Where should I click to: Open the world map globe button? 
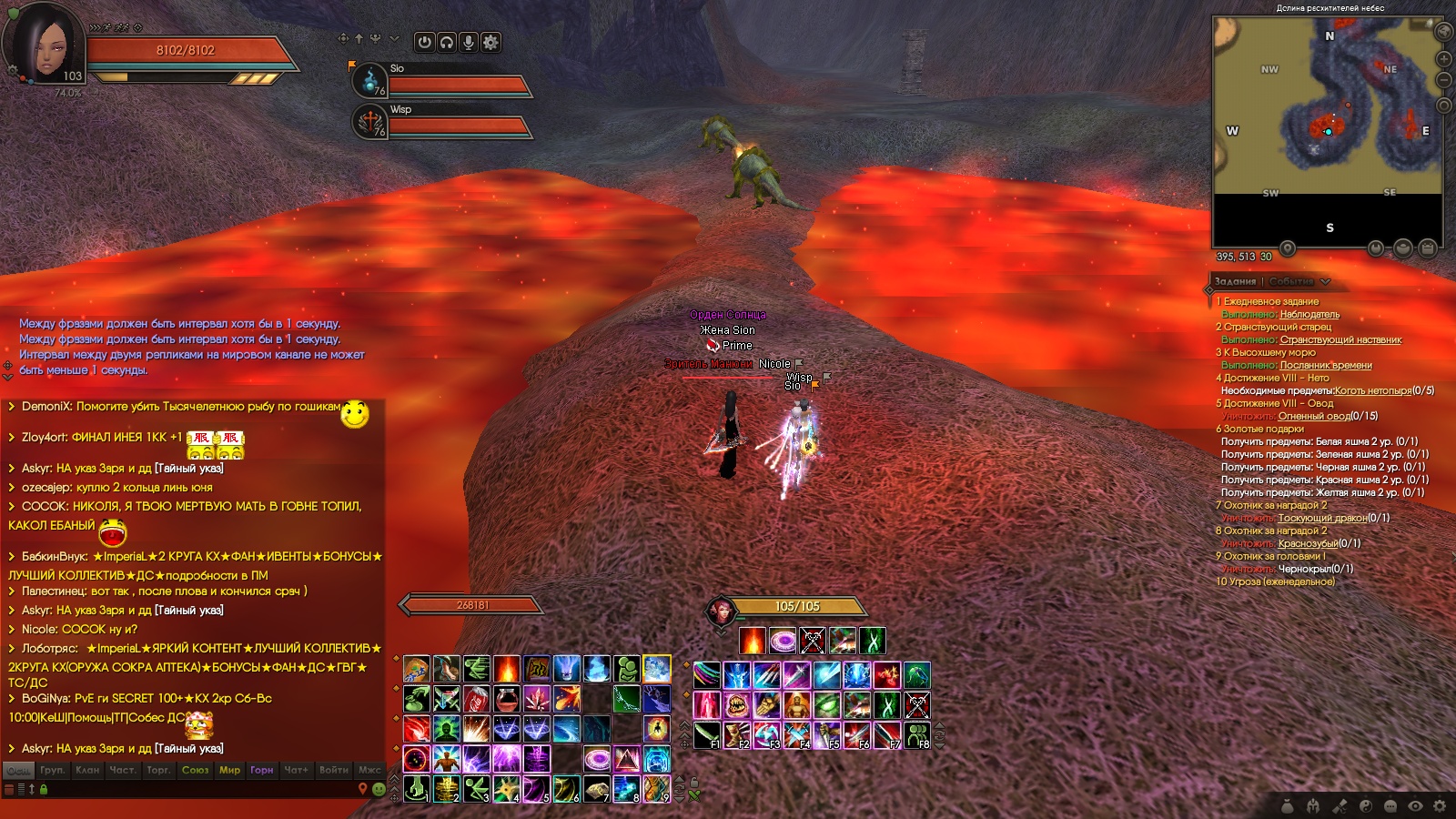tap(1443, 31)
